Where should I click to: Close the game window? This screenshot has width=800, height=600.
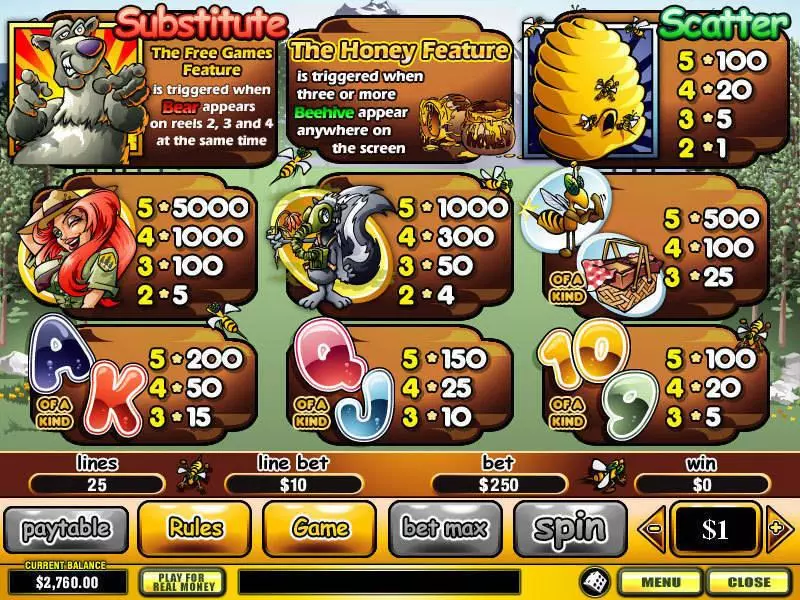(748, 581)
